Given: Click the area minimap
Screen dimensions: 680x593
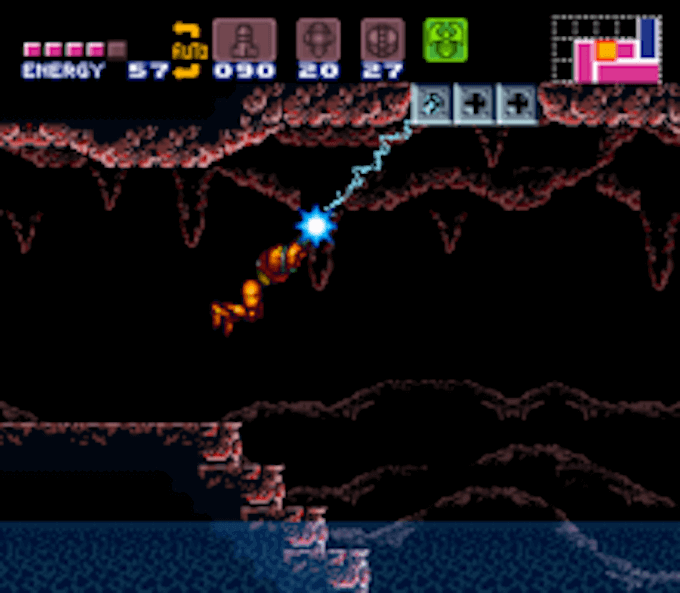Looking at the screenshot, I should pyautogui.click(x=606, y=49).
